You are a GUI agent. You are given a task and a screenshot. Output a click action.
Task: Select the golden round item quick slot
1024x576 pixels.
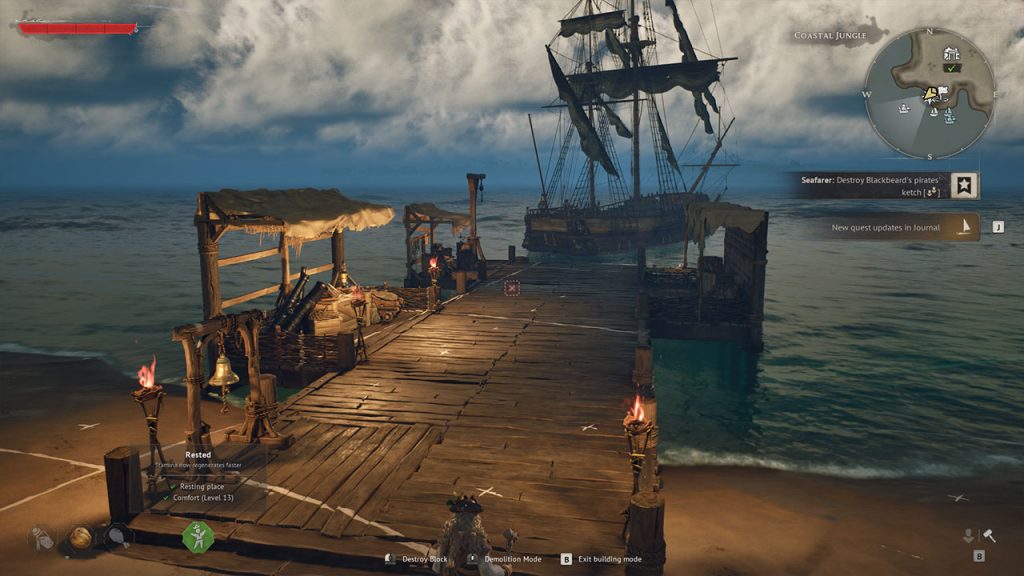80,538
